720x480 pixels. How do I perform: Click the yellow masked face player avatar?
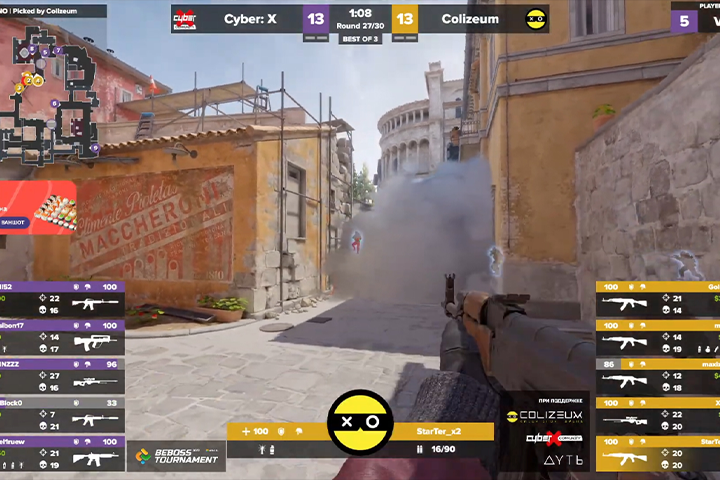(x=360, y=422)
